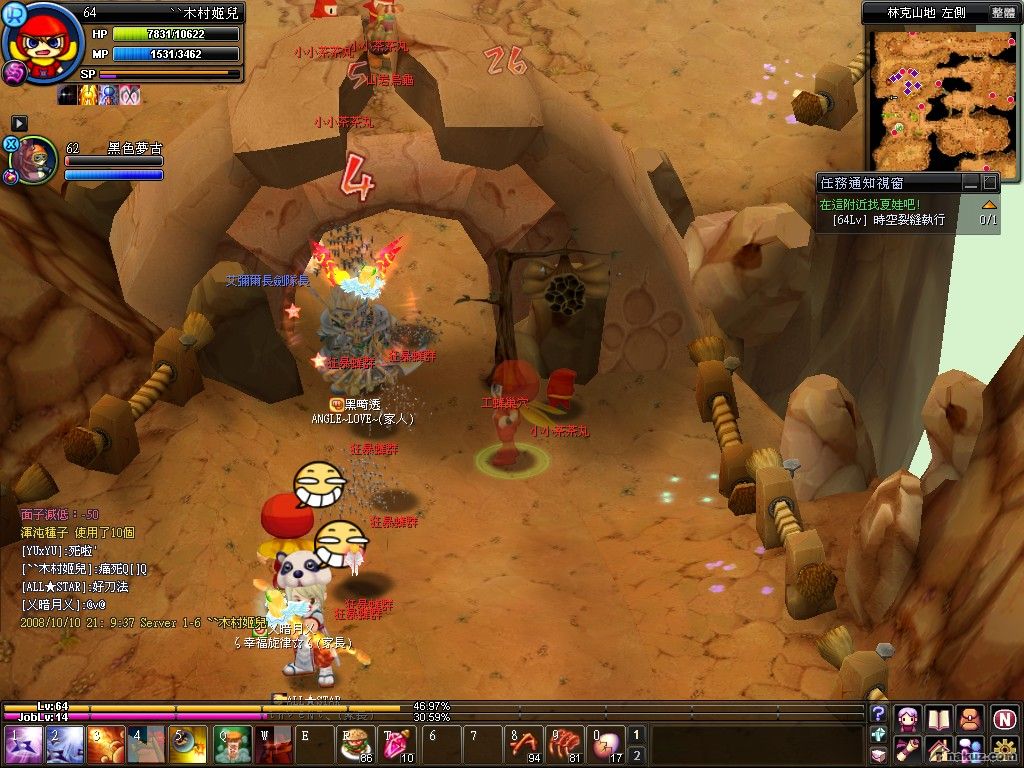Viewport: 1024px width, 768px height.
Task: Open help with the question mark icon
Action: click(879, 713)
